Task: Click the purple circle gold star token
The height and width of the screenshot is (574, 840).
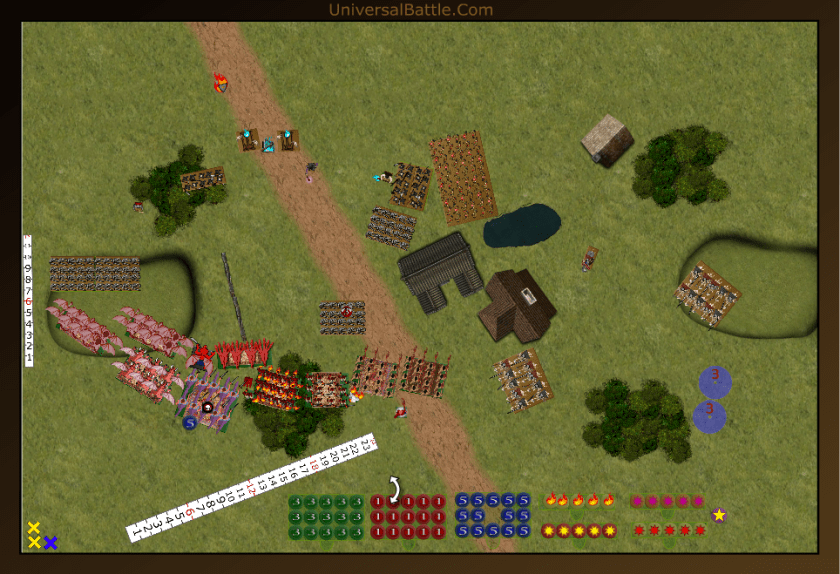Action: (718, 515)
